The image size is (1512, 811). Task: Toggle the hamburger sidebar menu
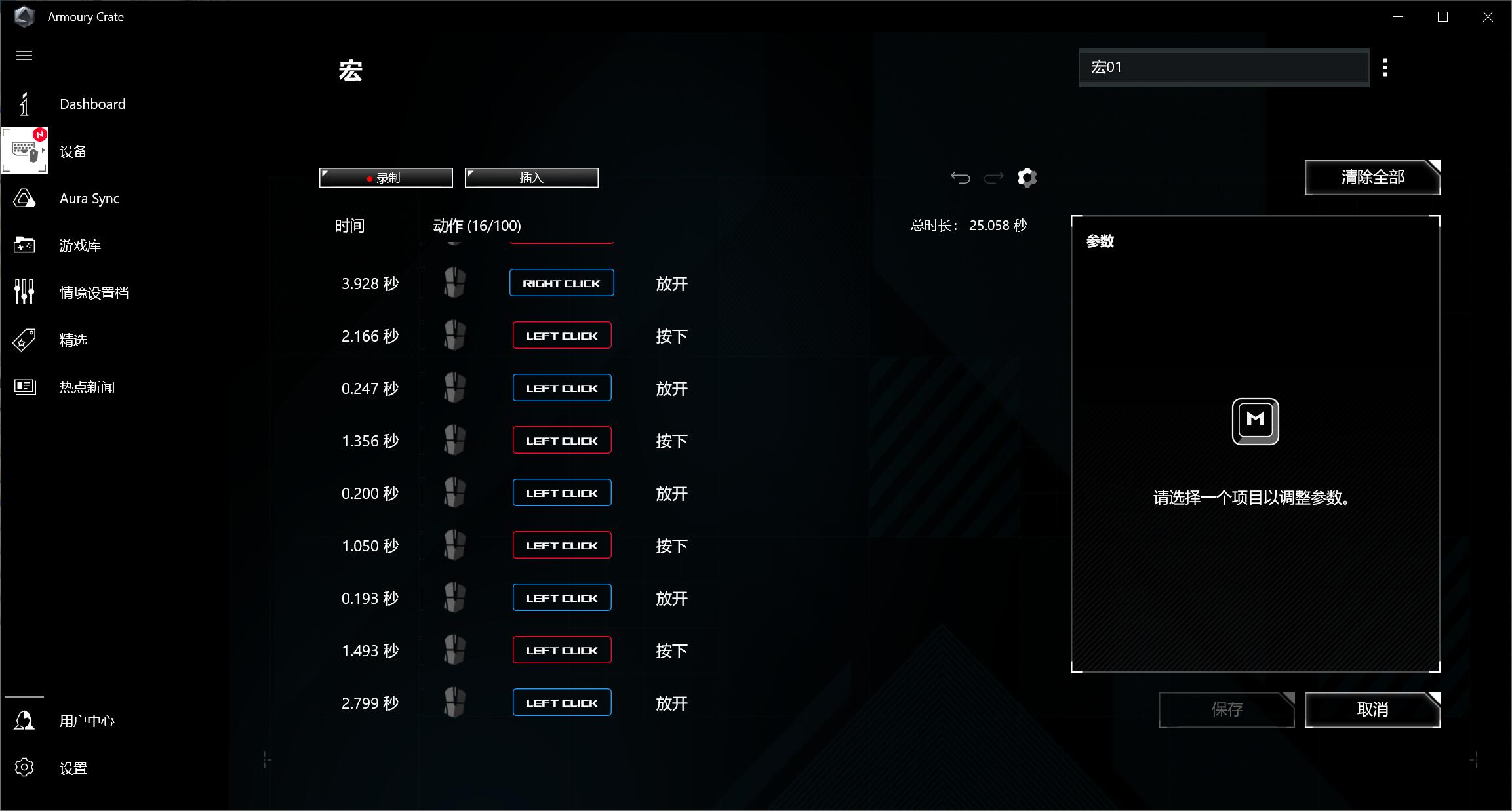pyautogui.click(x=24, y=56)
